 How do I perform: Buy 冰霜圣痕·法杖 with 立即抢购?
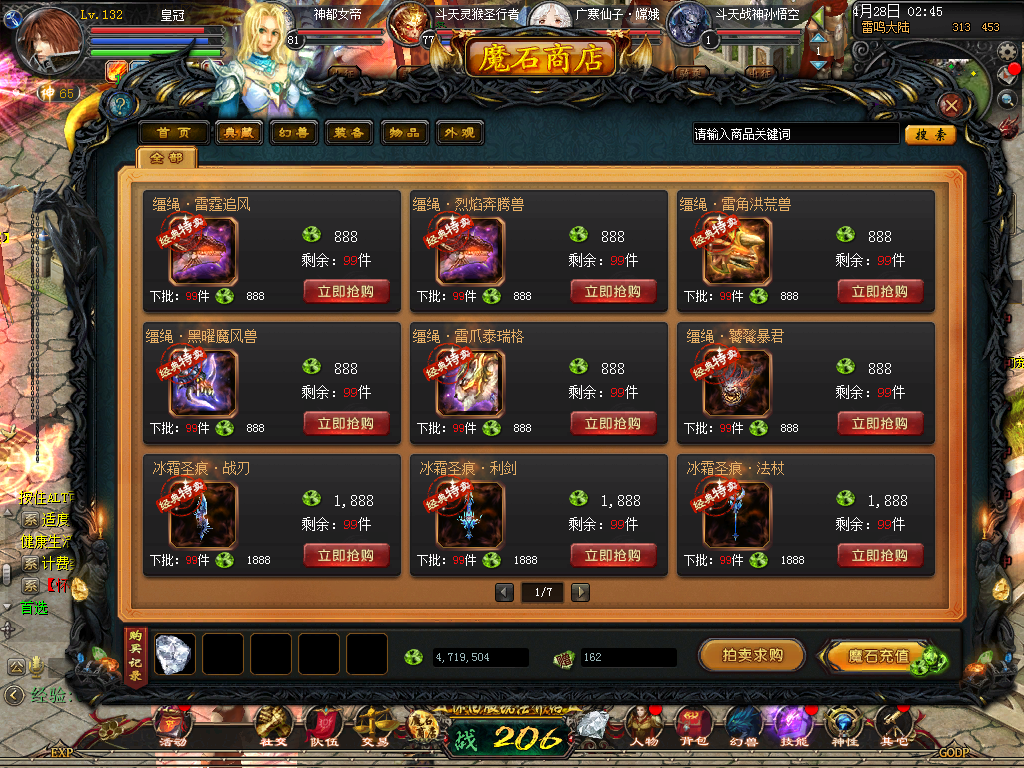[x=880, y=556]
